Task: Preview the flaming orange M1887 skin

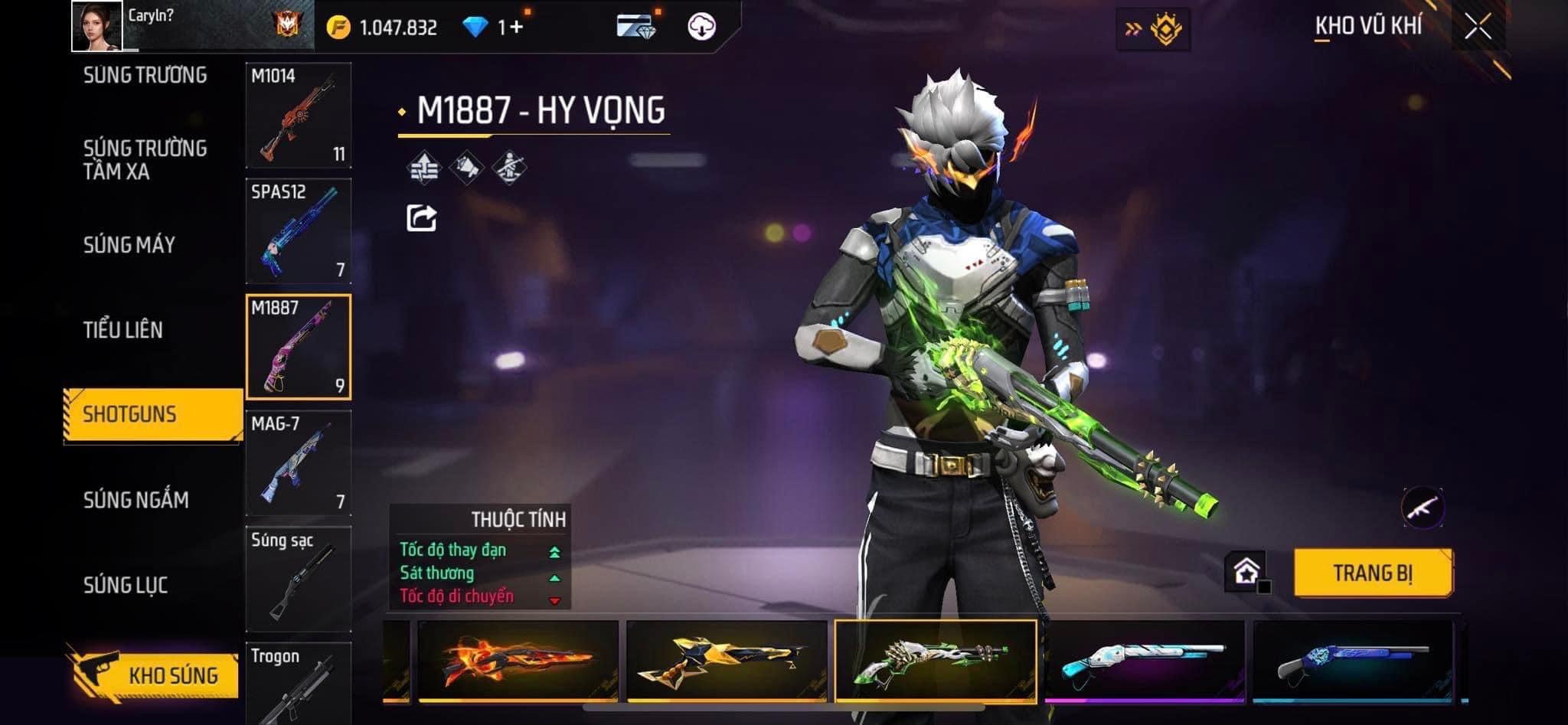Action: (518, 660)
